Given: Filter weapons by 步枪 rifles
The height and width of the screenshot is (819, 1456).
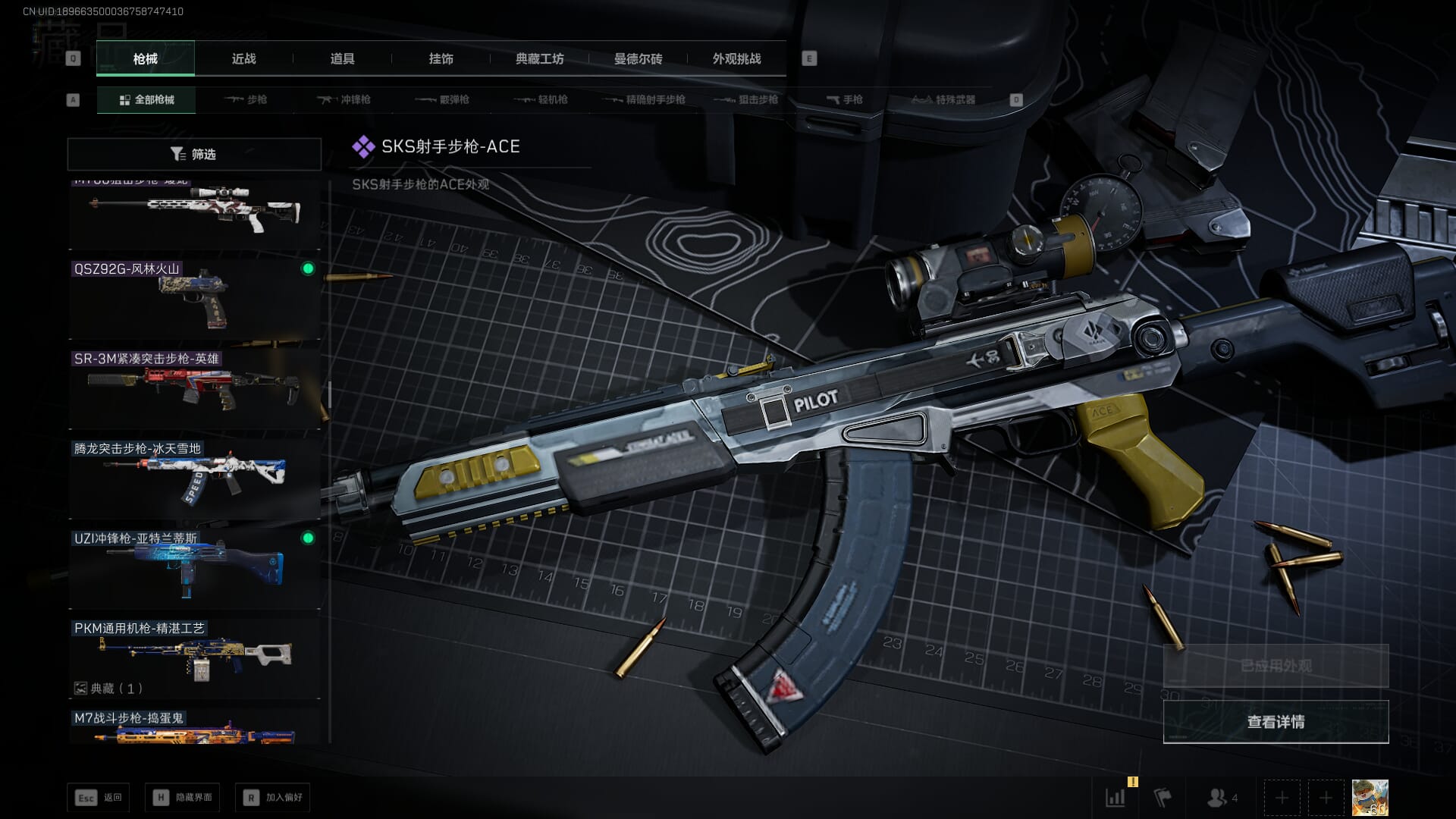Looking at the screenshot, I should 246,100.
